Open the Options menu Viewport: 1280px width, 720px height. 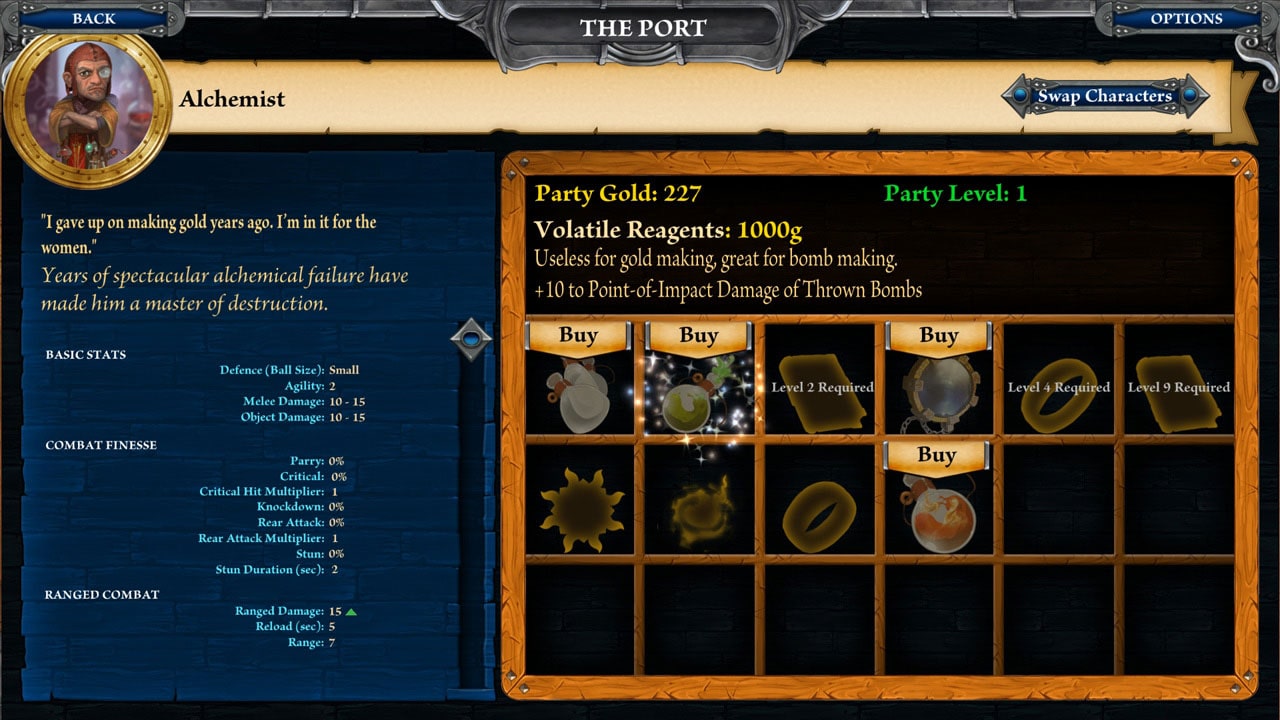tap(1188, 18)
